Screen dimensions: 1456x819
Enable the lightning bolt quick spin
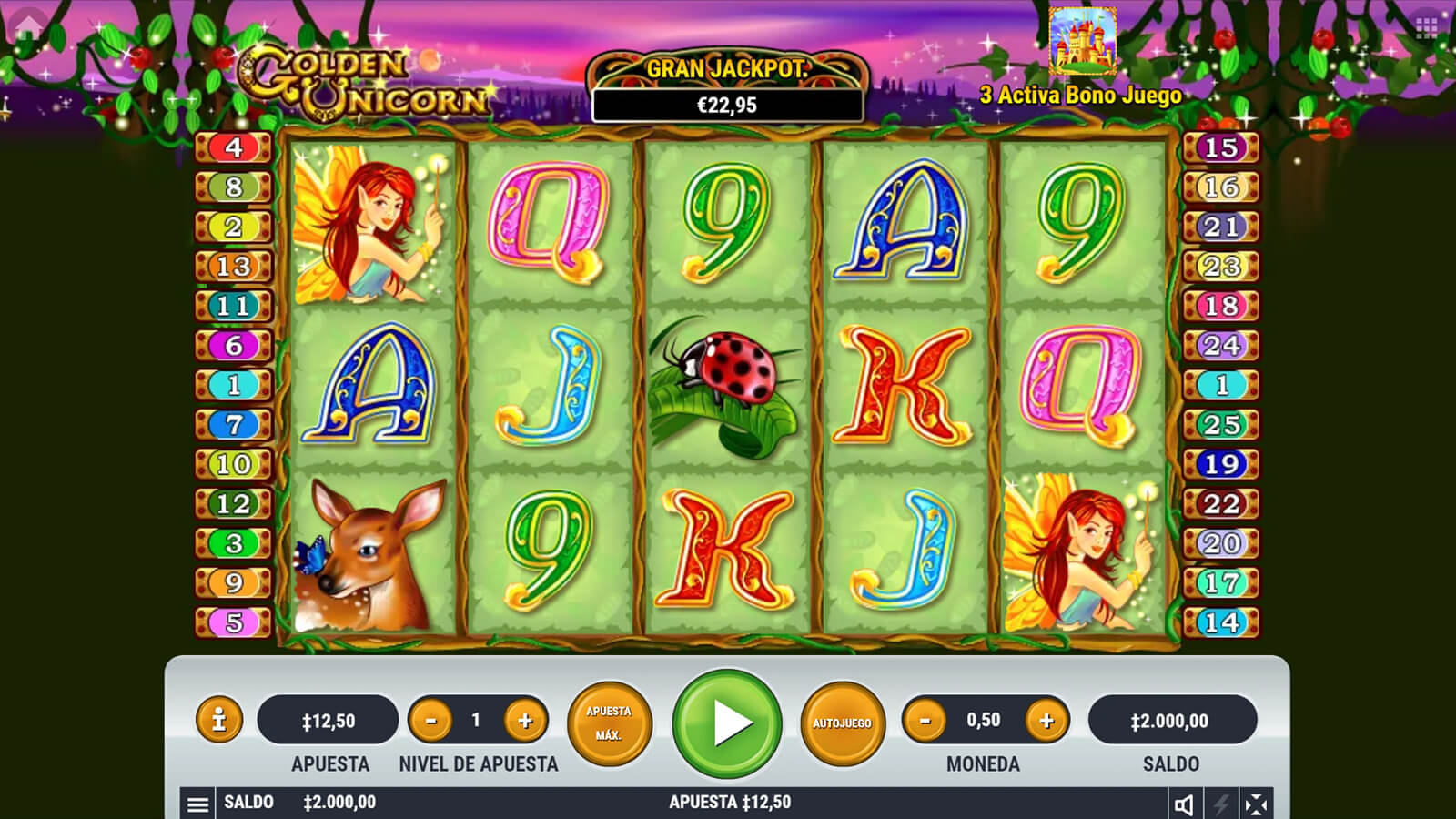(x=1220, y=804)
